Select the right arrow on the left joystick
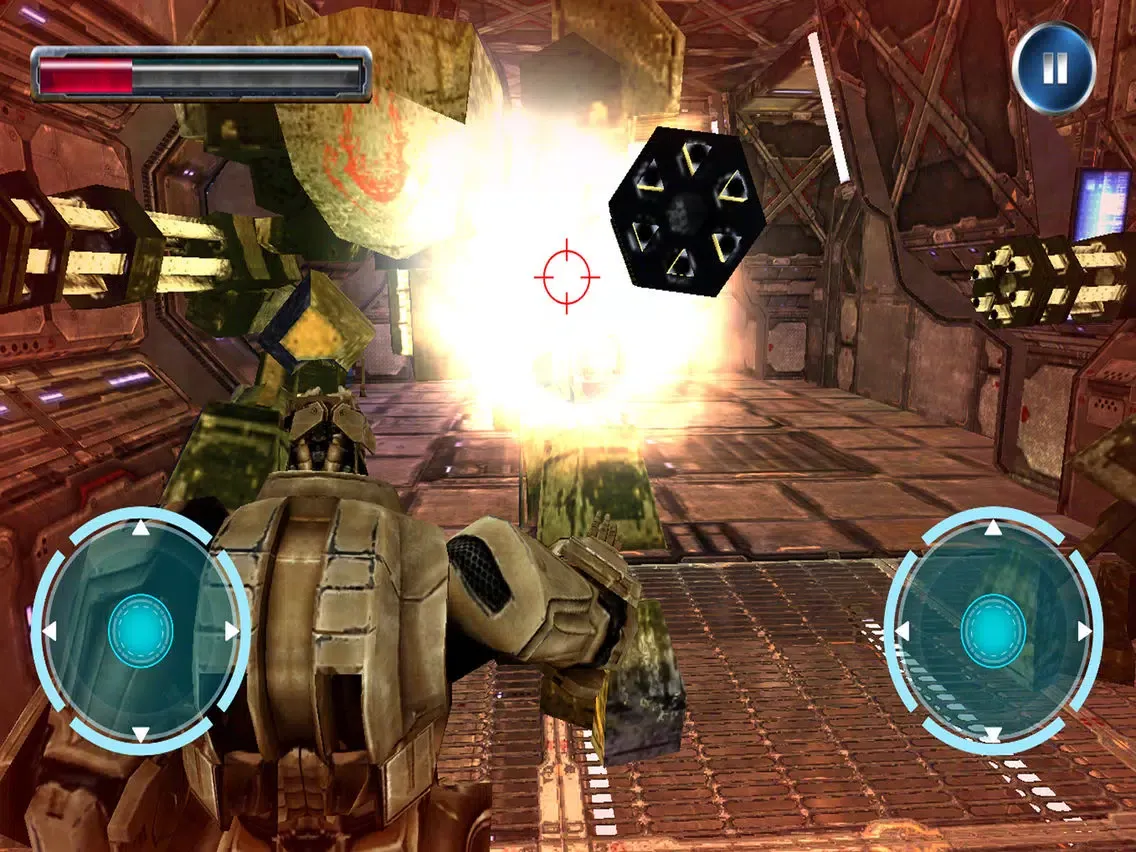The width and height of the screenshot is (1136, 852). coord(232,632)
